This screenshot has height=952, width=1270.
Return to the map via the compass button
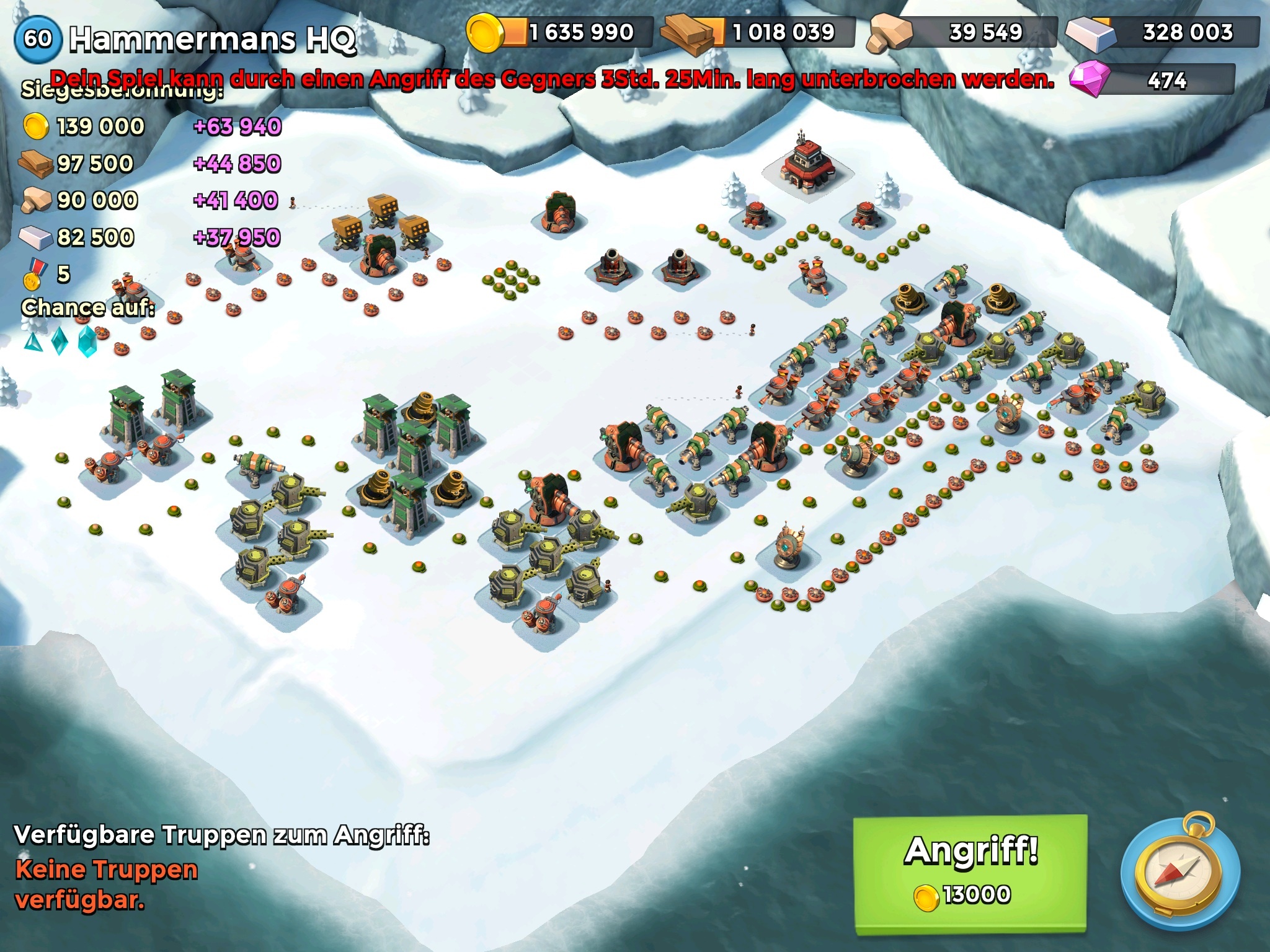click(1180, 873)
